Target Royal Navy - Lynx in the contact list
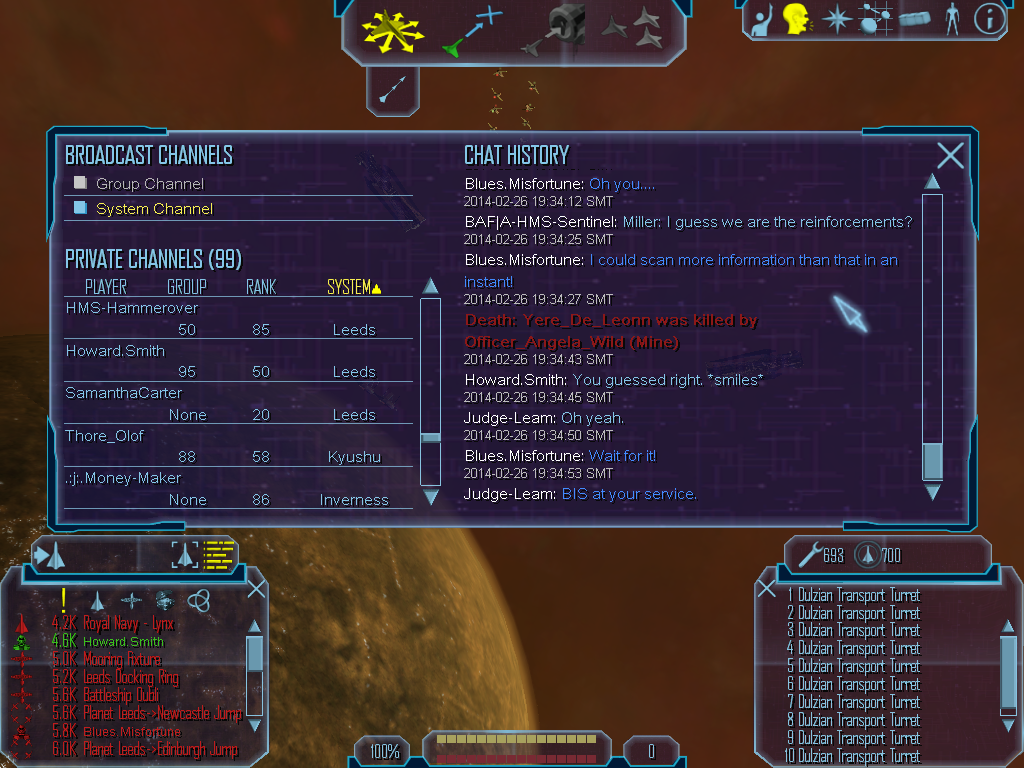Viewport: 1024px width, 768px height. [128, 624]
